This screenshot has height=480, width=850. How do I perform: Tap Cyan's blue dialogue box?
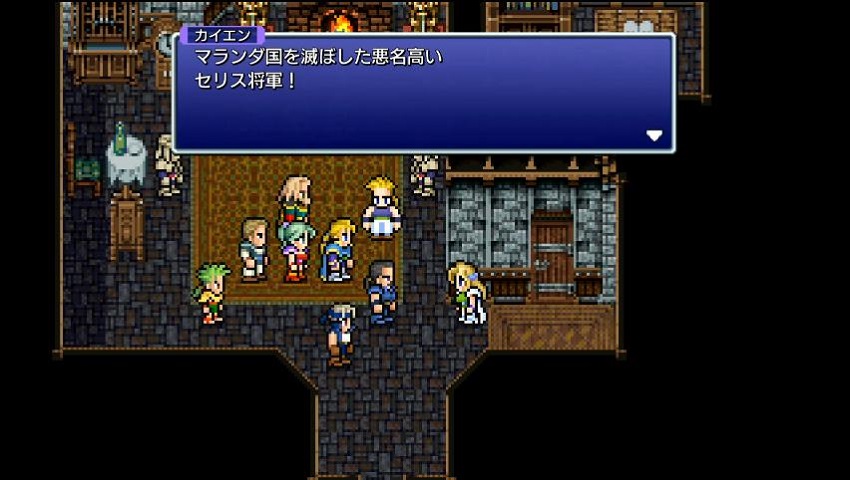423,93
